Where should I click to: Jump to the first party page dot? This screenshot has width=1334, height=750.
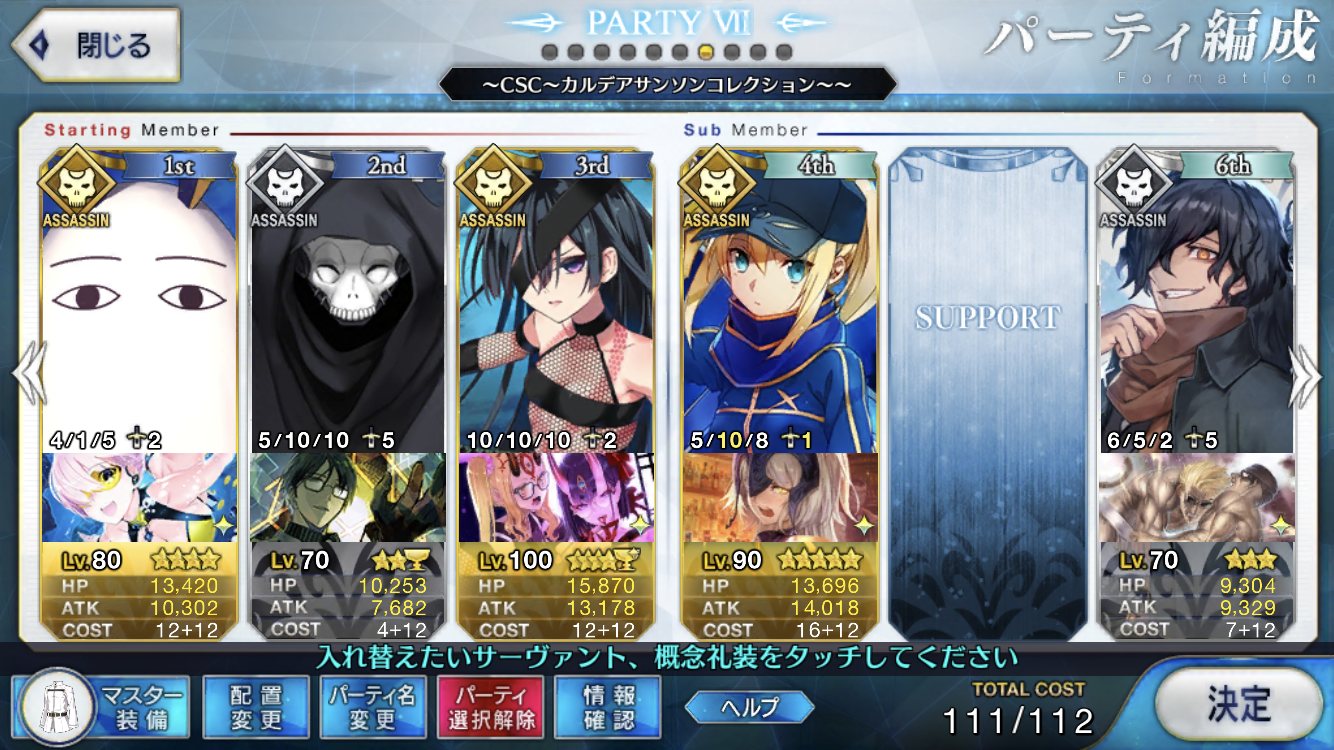(x=549, y=52)
